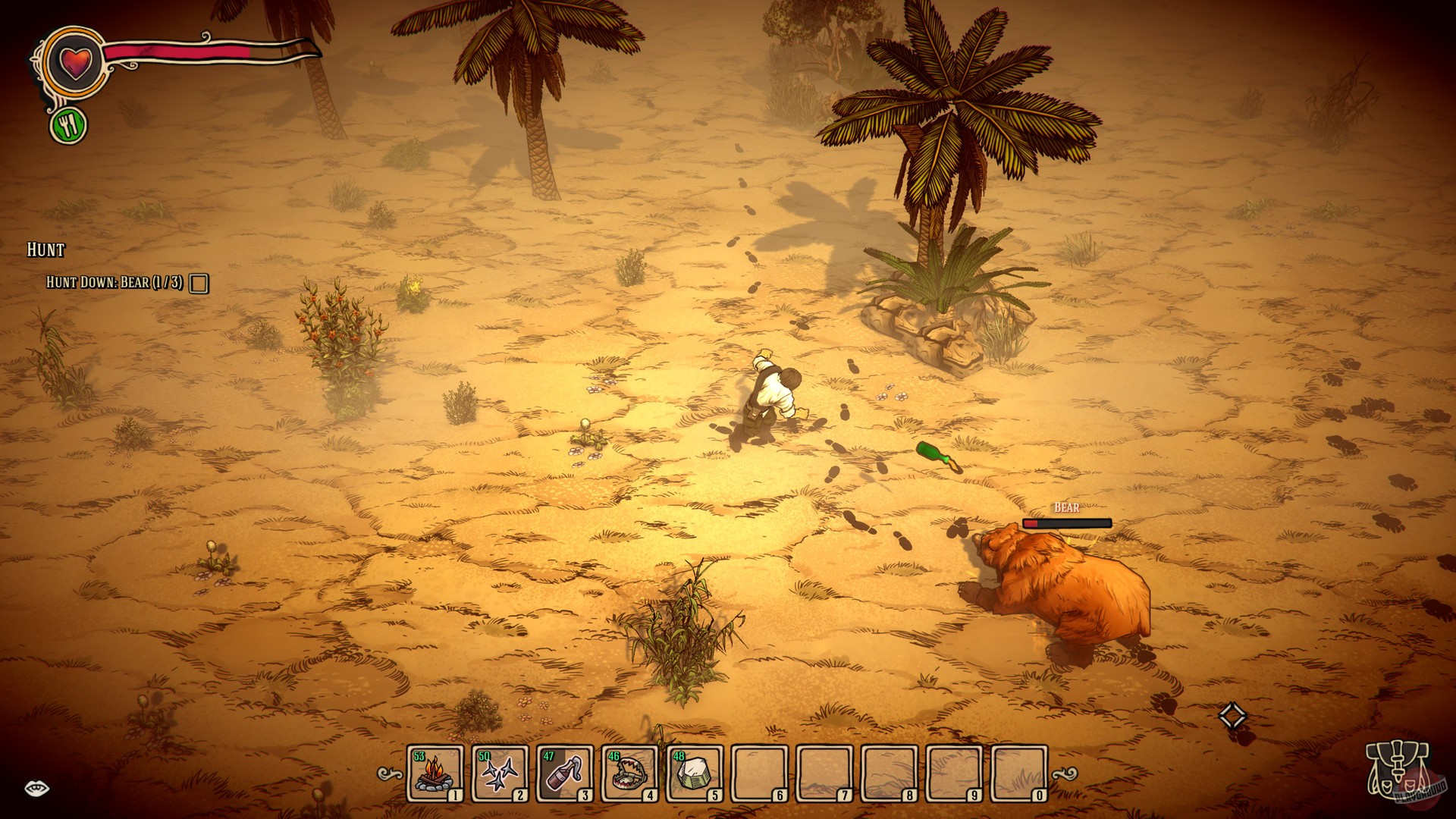
Task: Toggle the eye visibility icon
Action: [x=36, y=789]
